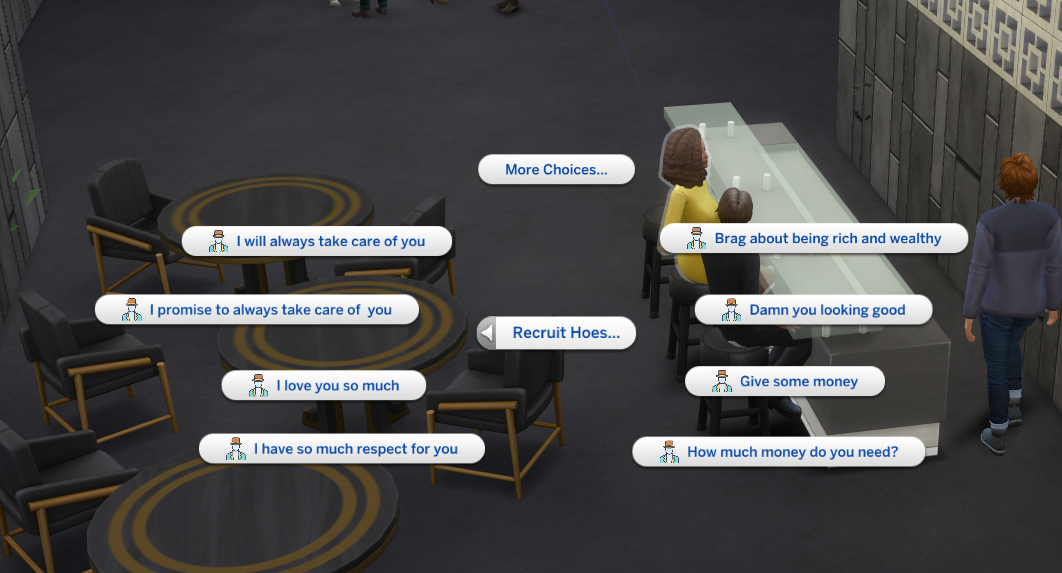This screenshot has height=573, width=1062.
Task: Ask "How much money do you need?"
Action: [x=778, y=452]
